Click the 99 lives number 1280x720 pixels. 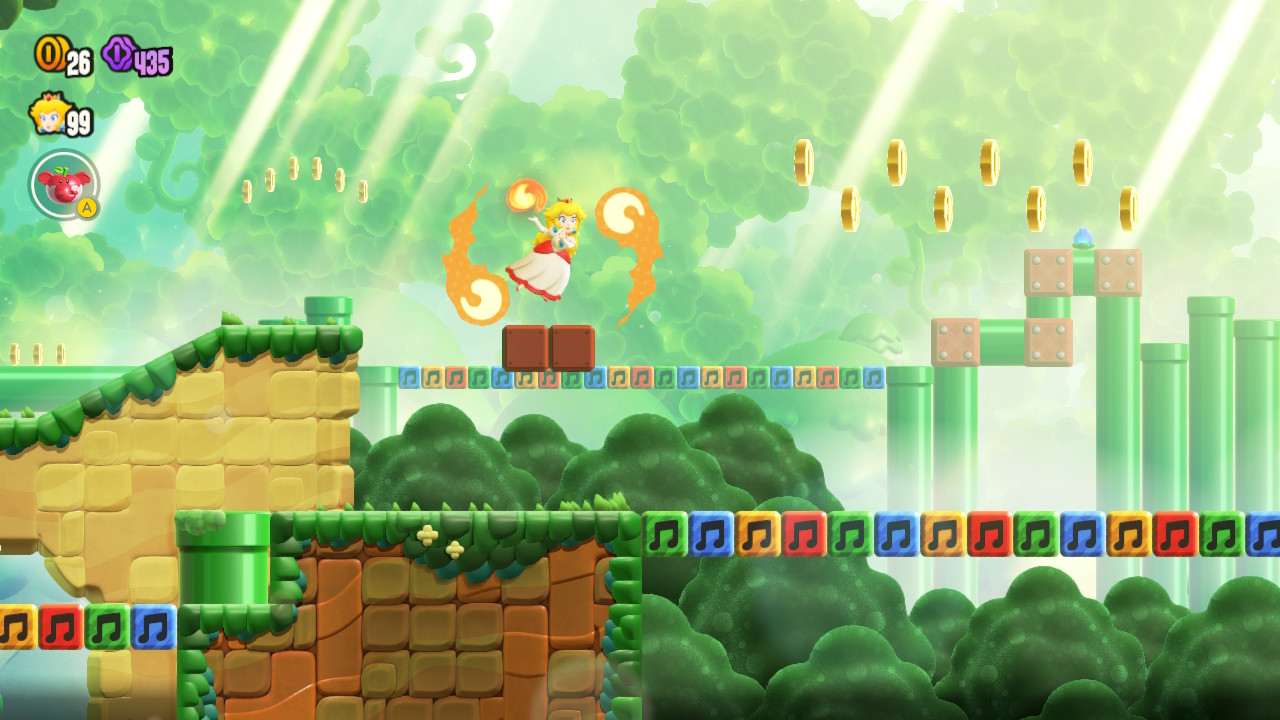[x=80, y=120]
